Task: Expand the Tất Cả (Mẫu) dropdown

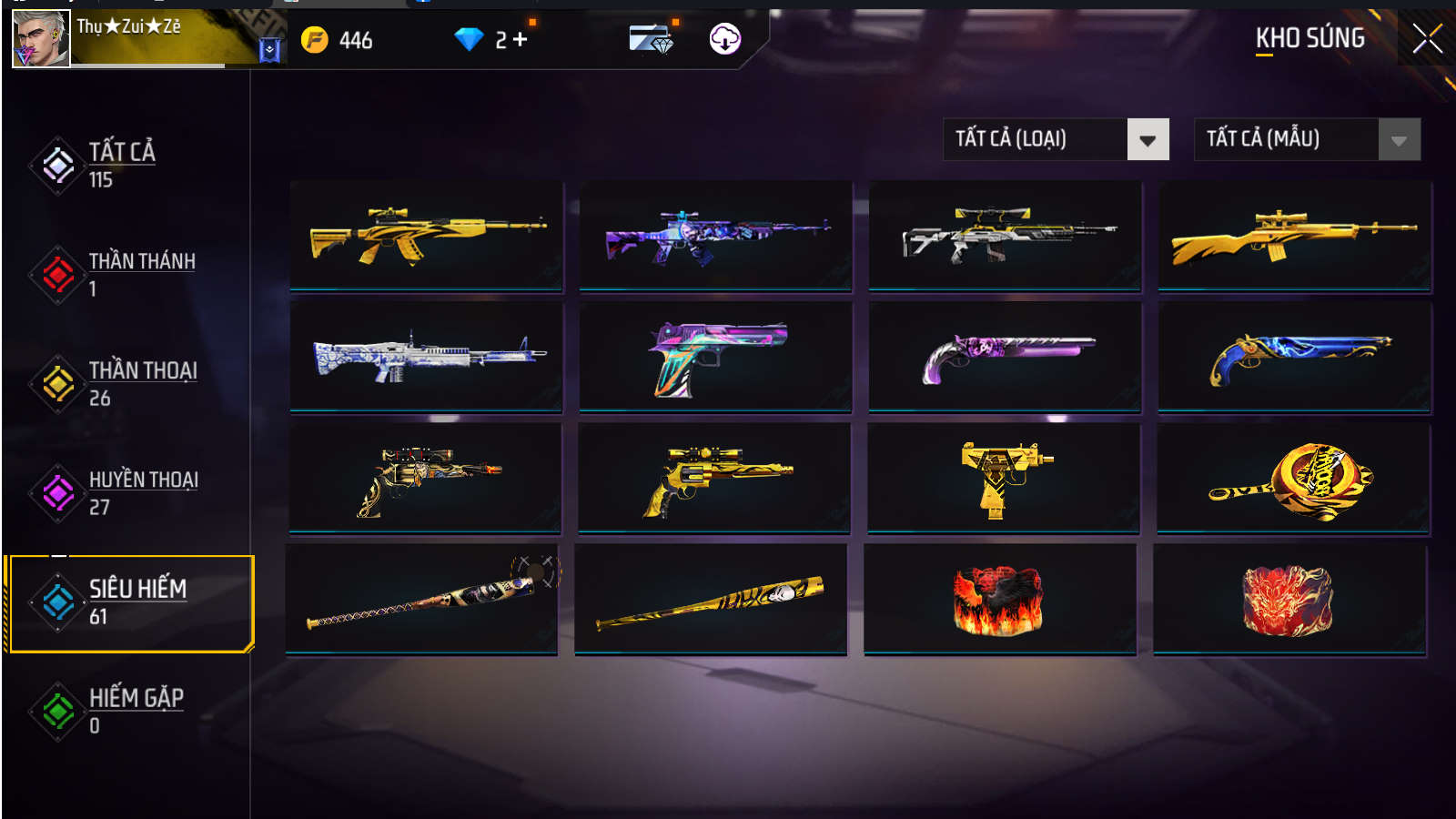Action: (1399, 140)
